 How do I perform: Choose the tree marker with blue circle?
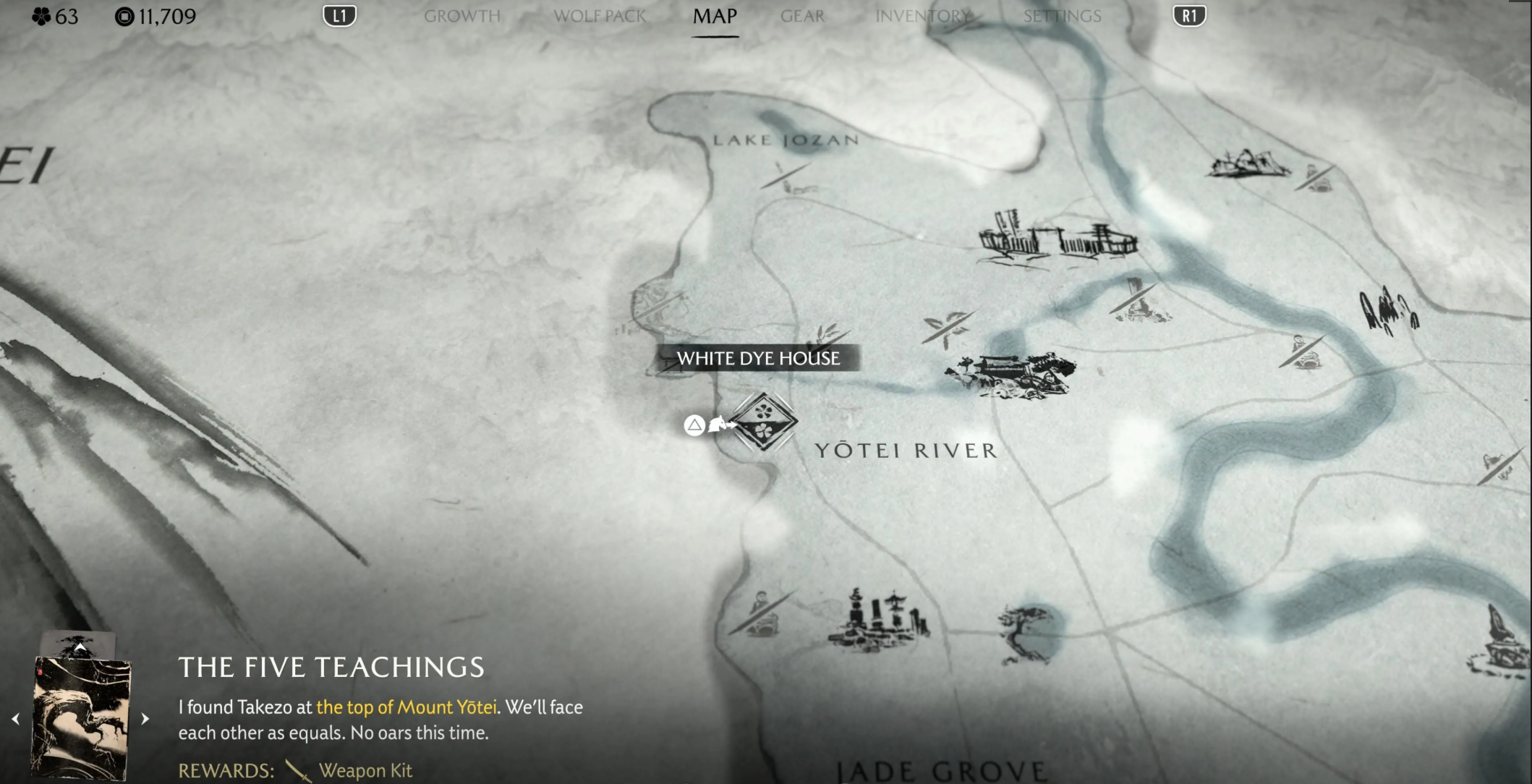click(1029, 633)
